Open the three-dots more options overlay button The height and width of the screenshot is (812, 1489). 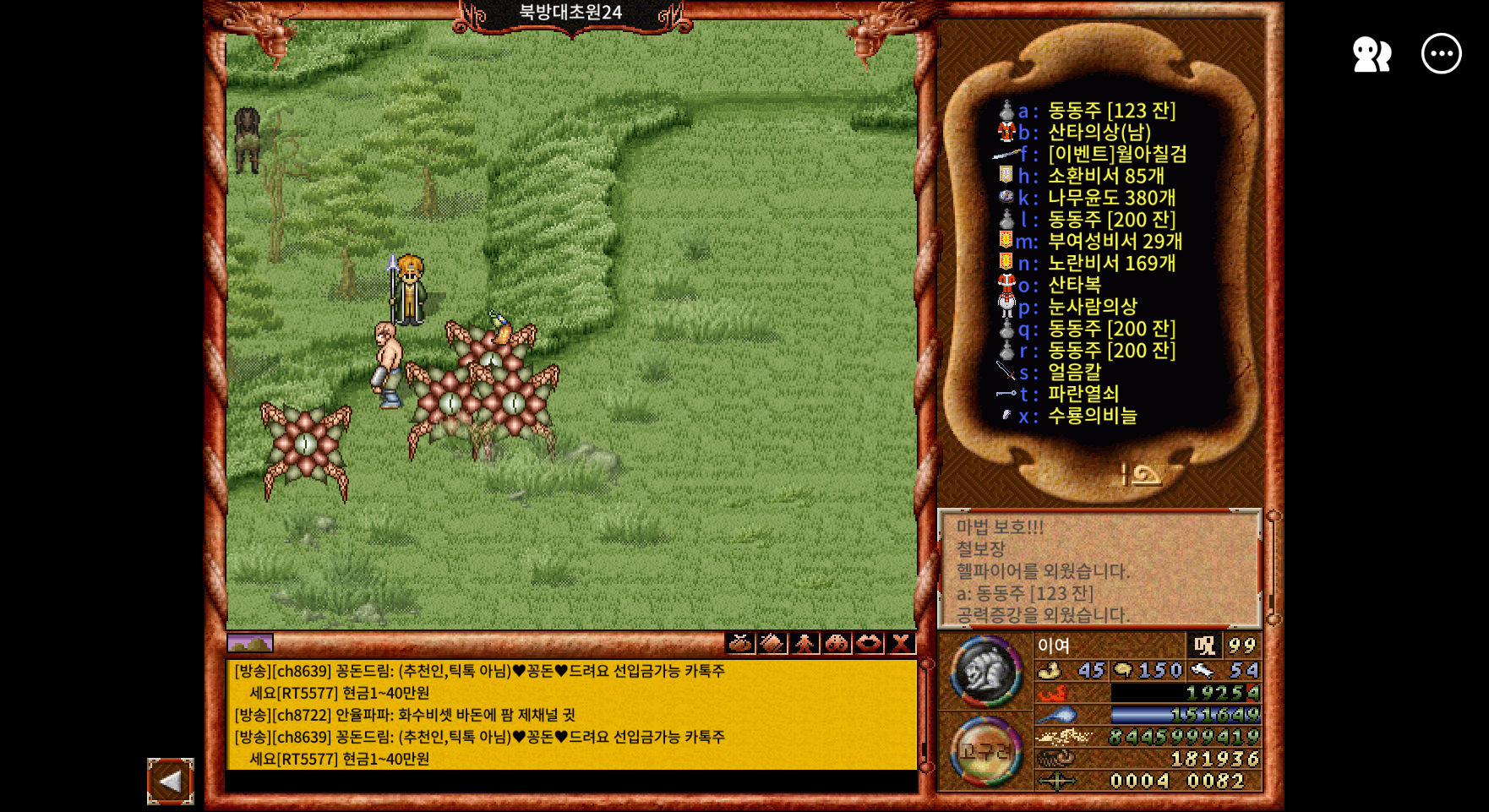1441,54
